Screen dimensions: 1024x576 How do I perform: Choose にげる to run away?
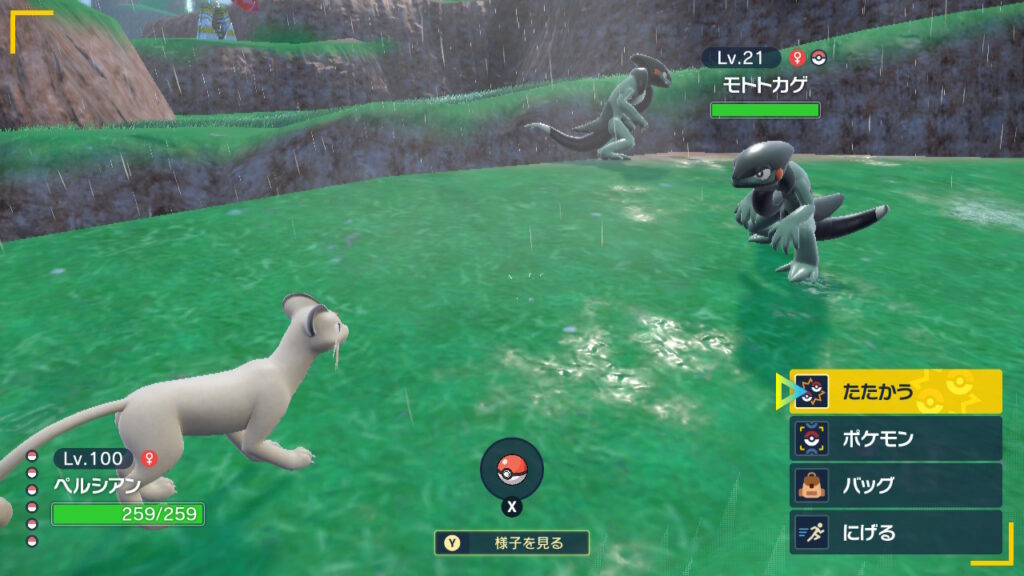click(x=895, y=532)
